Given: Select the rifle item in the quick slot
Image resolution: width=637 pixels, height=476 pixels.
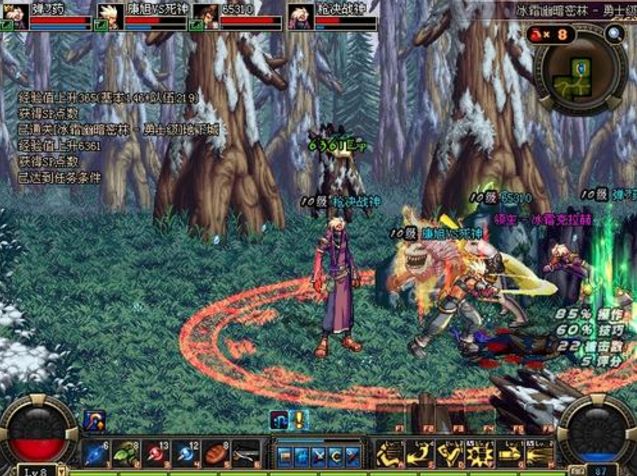Looking at the screenshot, I should point(245,453).
